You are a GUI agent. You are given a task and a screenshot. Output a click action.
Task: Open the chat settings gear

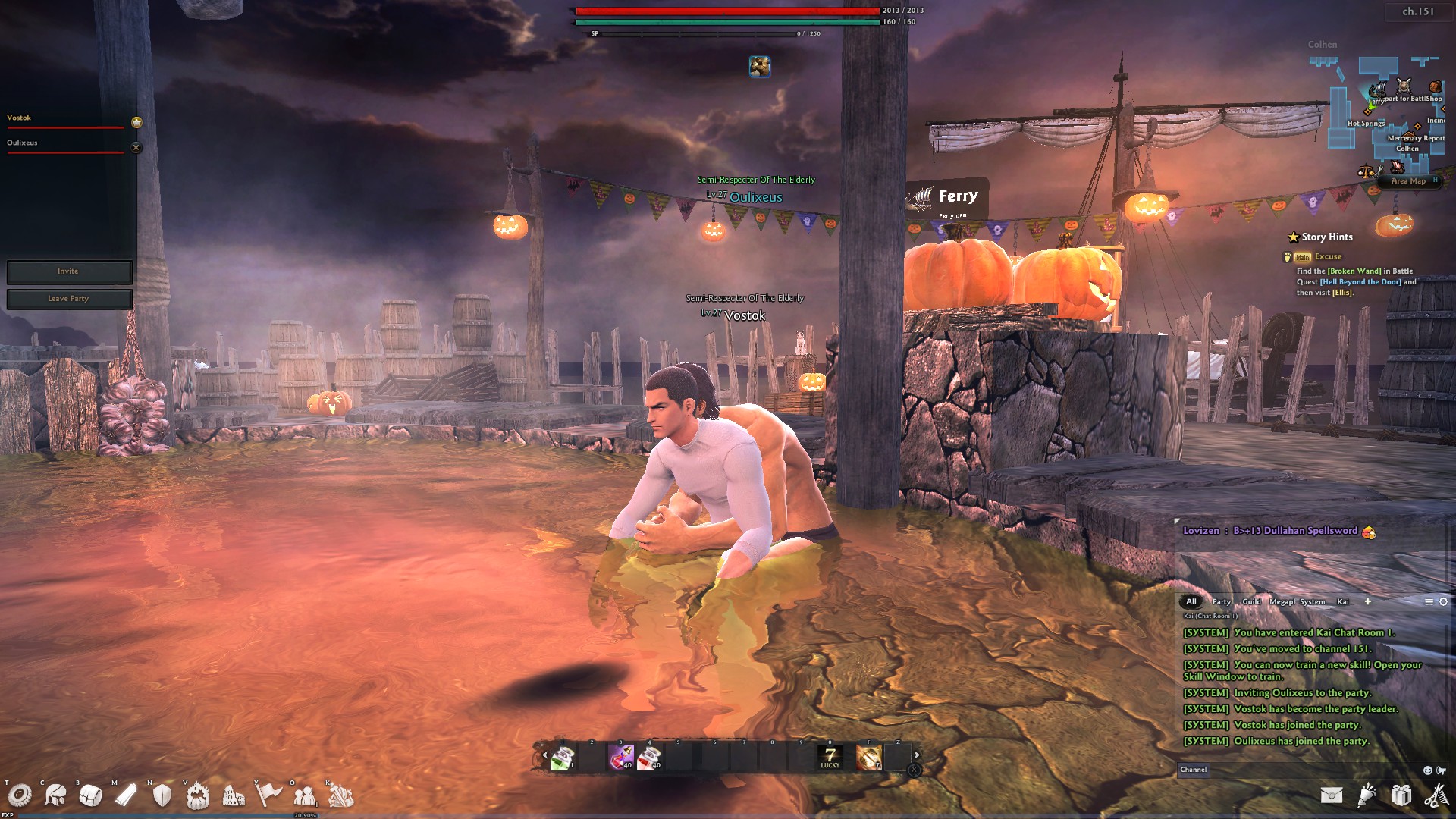click(1442, 601)
